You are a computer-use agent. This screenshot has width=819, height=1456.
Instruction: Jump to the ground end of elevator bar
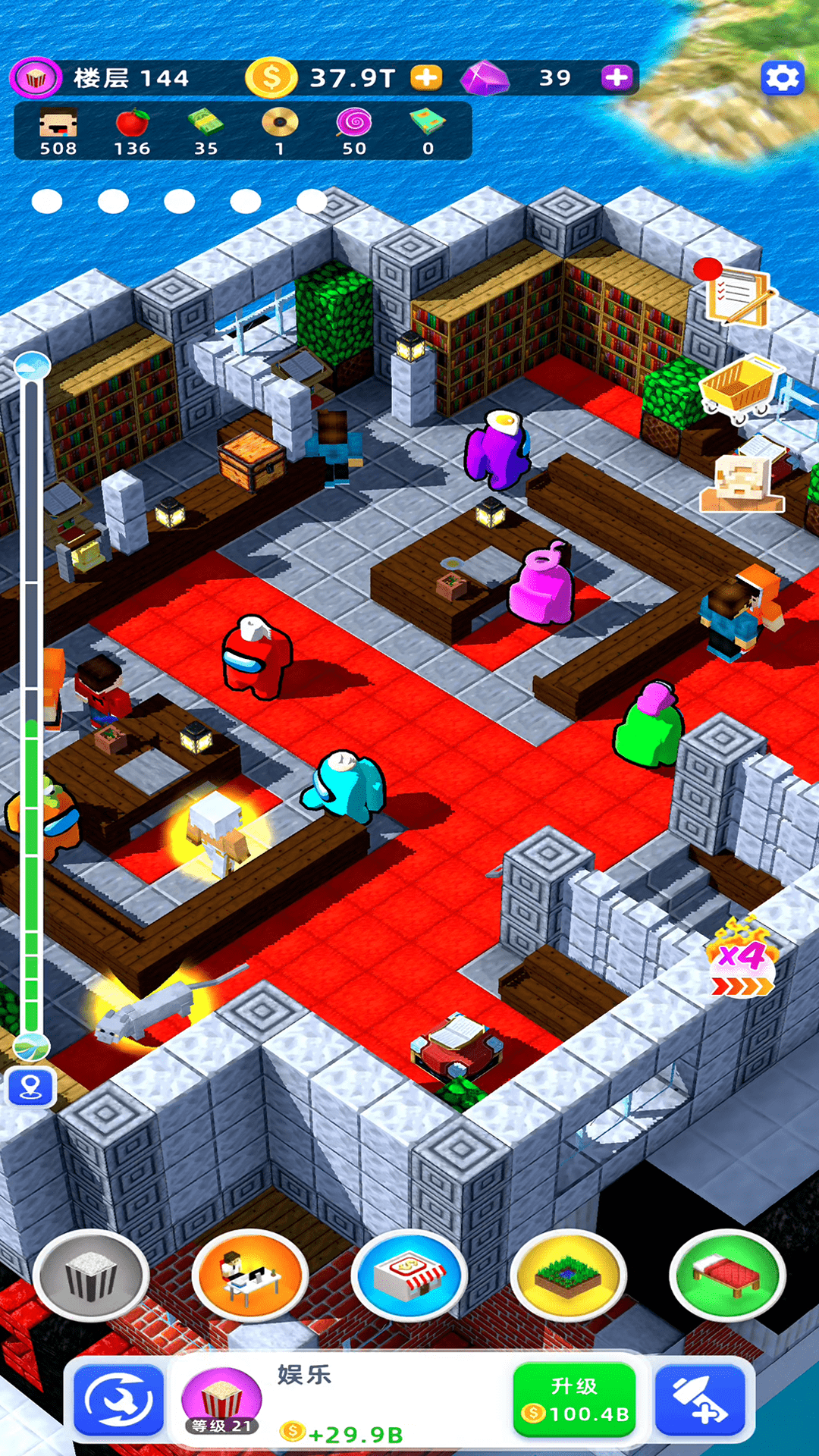32,1047
